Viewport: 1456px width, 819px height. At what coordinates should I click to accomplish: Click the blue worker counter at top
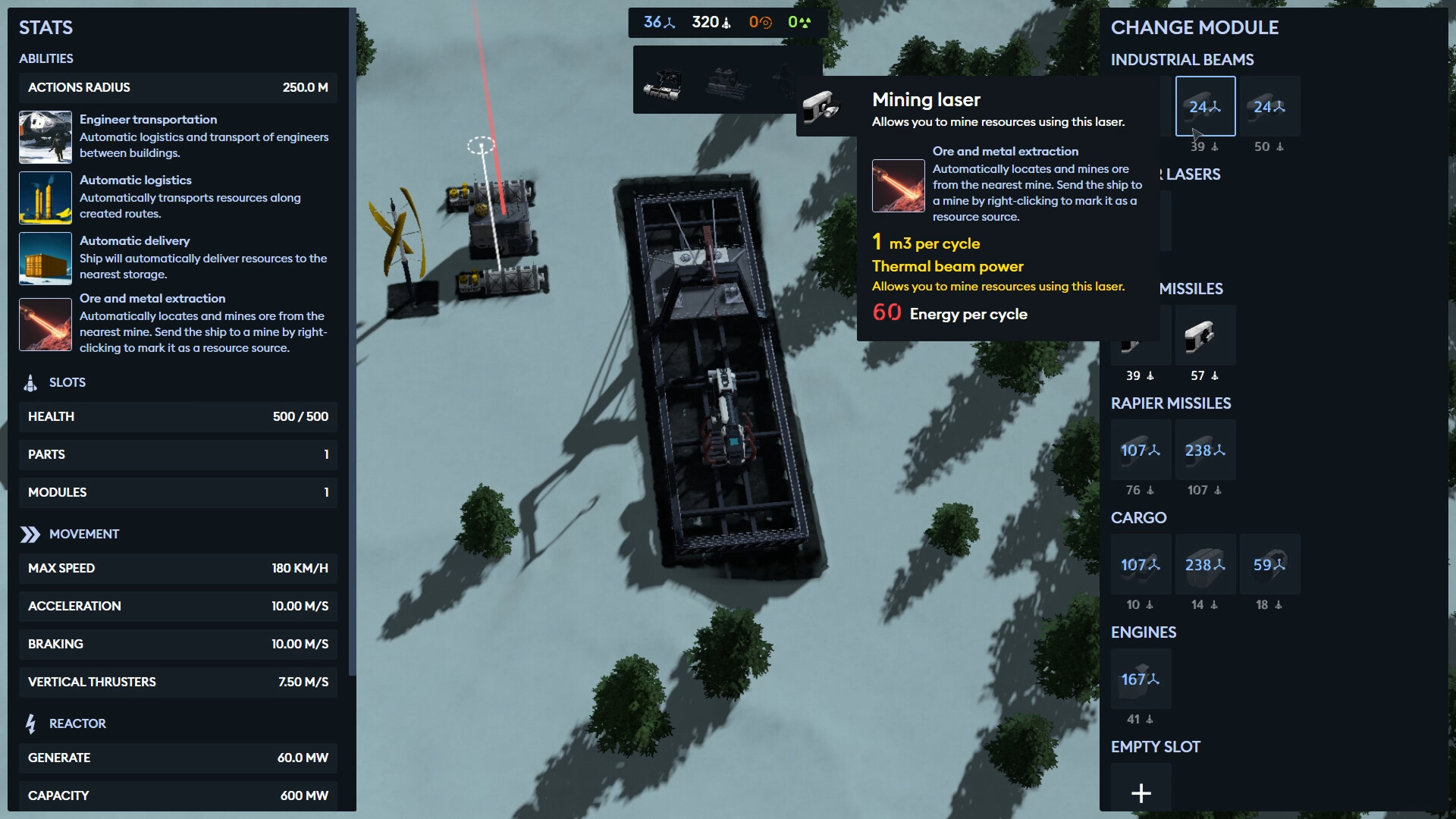tap(656, 22)
